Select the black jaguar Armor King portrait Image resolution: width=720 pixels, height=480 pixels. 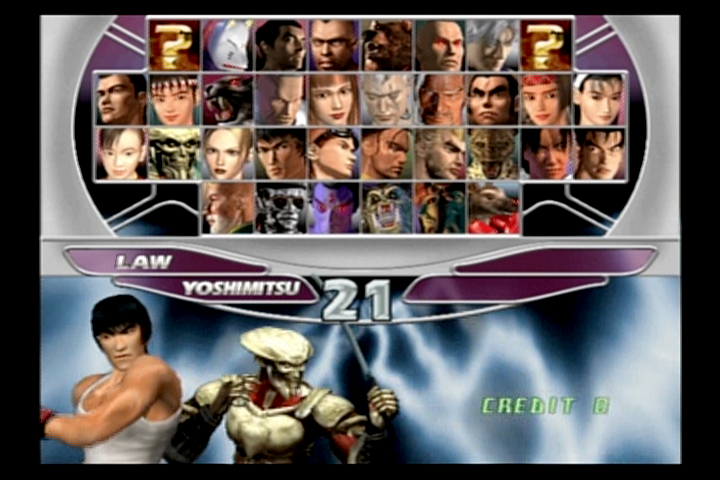[x=227, y=100]
